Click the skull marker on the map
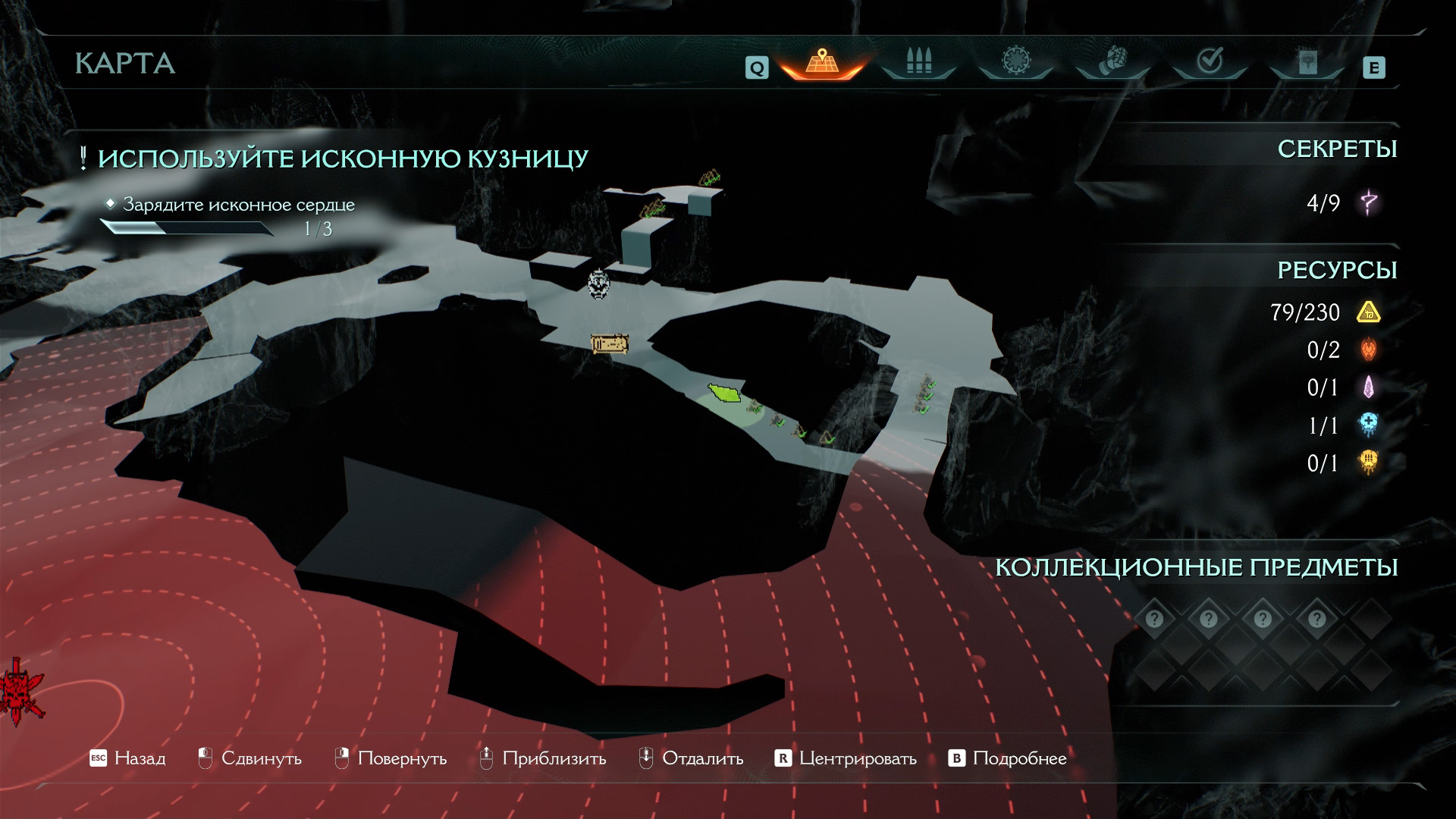1456x819 pixels. click(599, 284)
